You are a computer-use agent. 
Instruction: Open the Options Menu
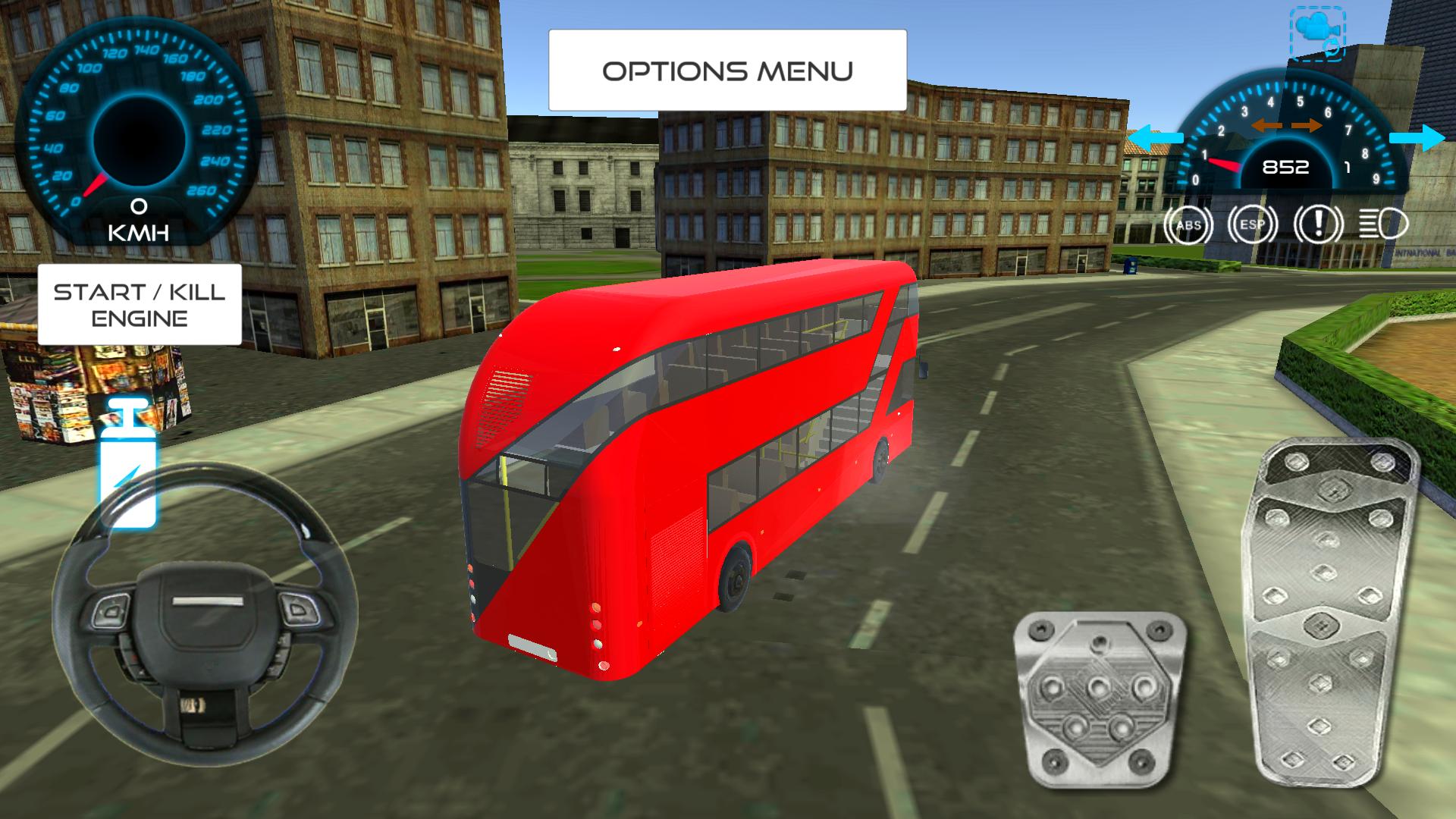point(726,70)
